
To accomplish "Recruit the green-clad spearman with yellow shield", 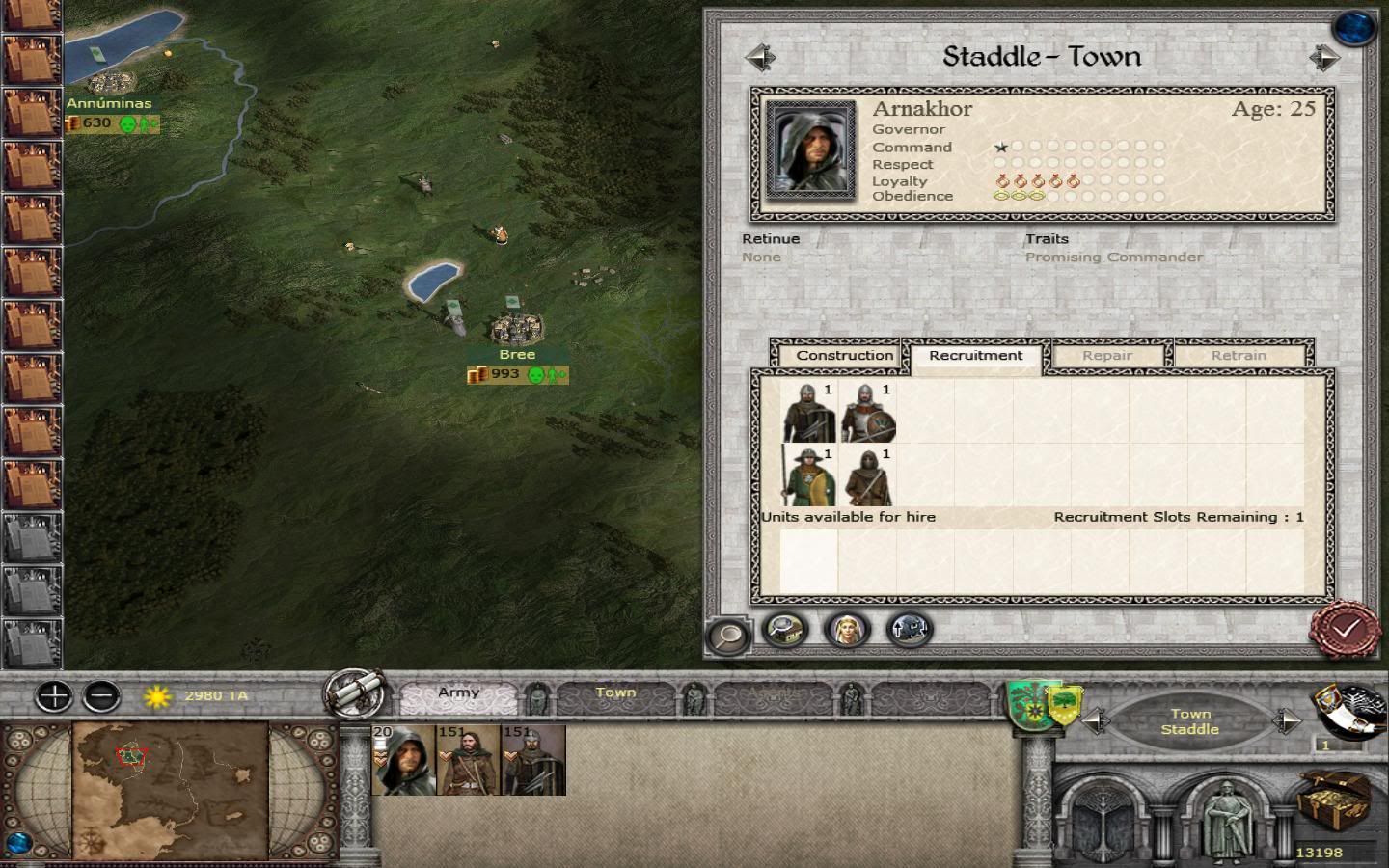I will click(809, 475).
